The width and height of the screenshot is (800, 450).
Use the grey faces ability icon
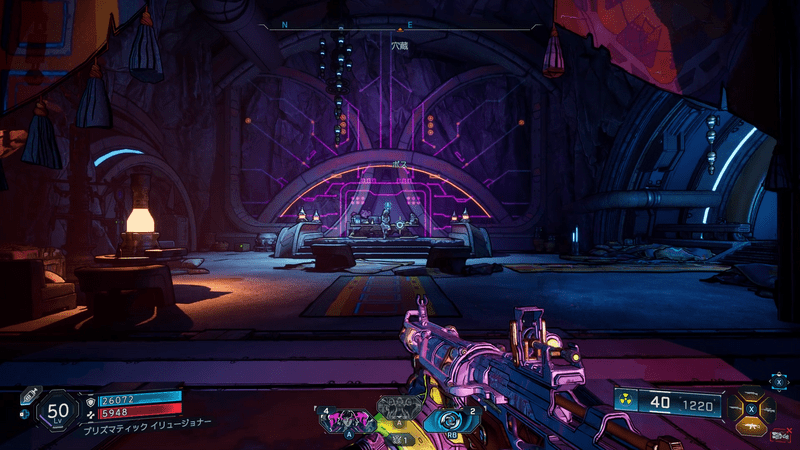click(x=397, y=407)
